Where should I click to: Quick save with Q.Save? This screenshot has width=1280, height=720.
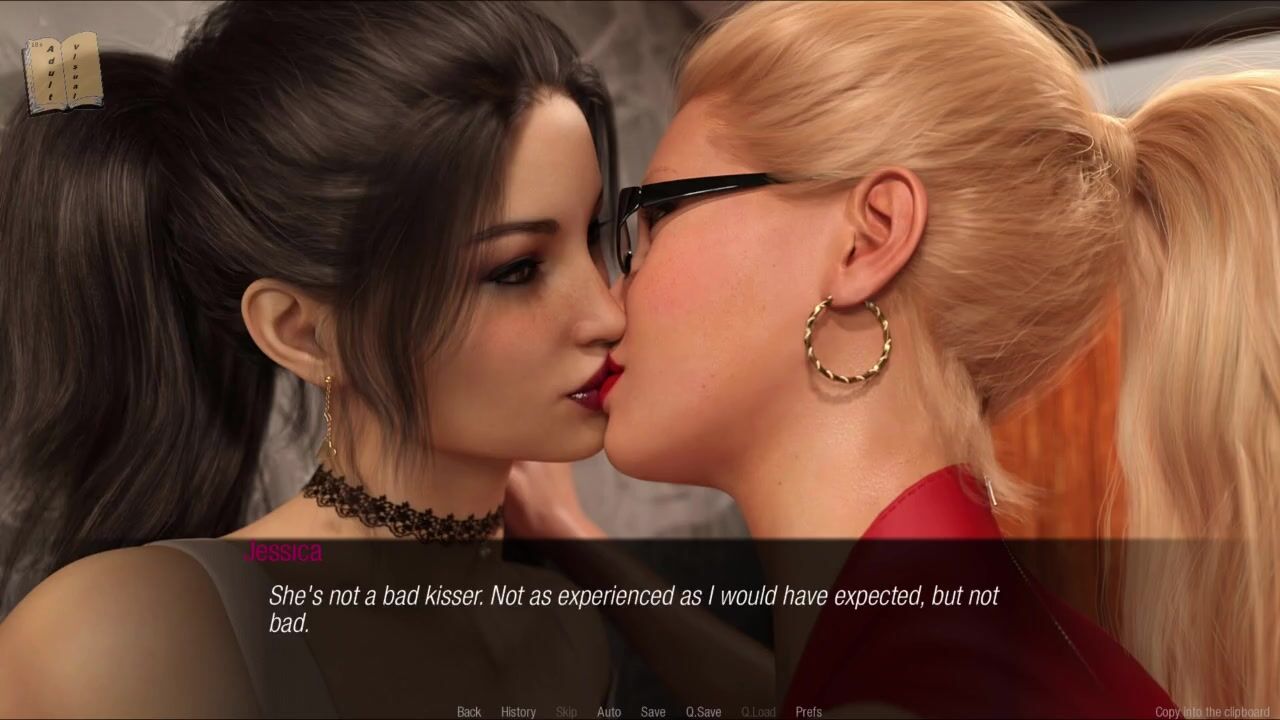point(703,712)
